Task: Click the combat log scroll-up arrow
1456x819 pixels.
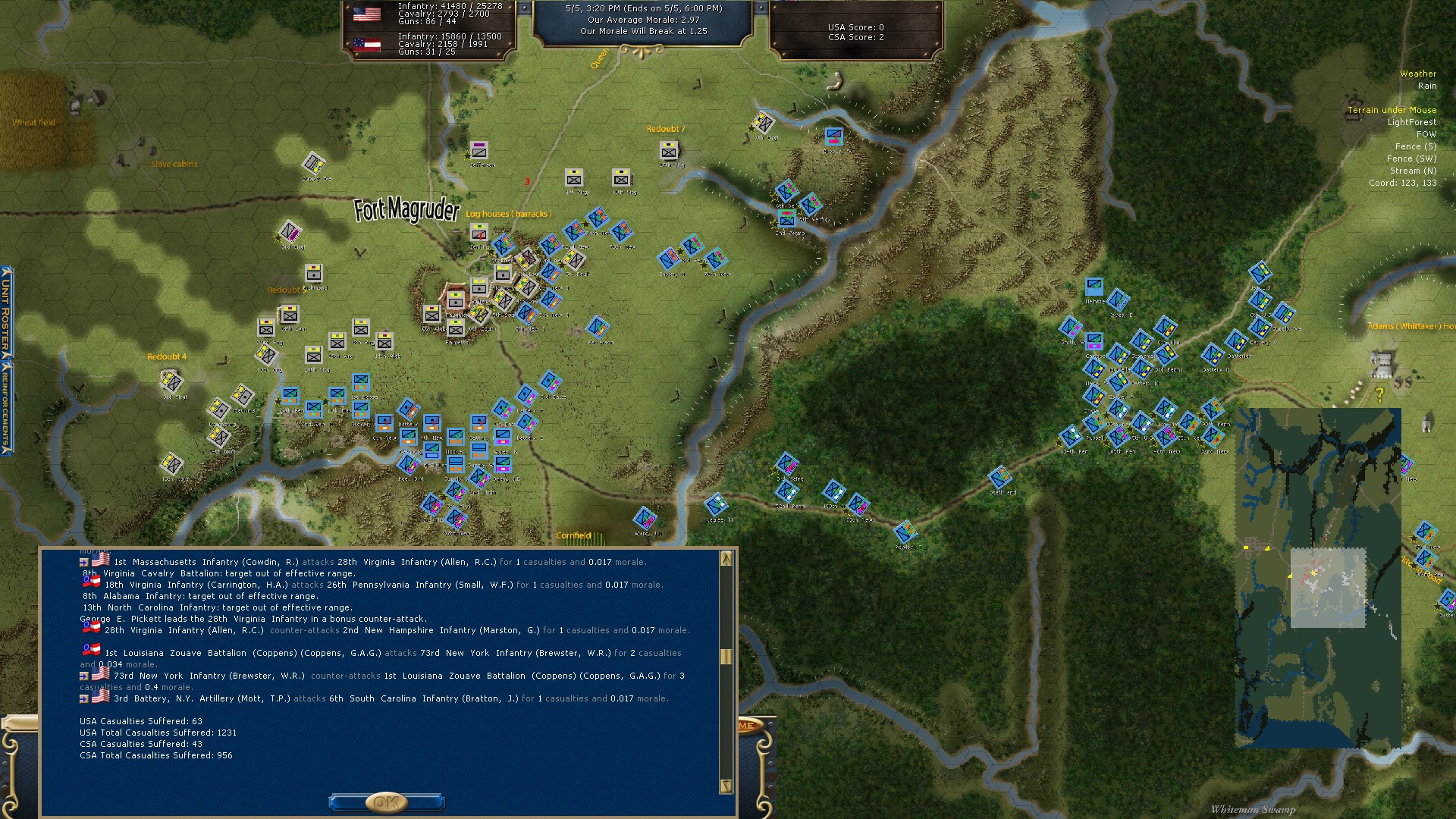Action: (x=726, y=559)
